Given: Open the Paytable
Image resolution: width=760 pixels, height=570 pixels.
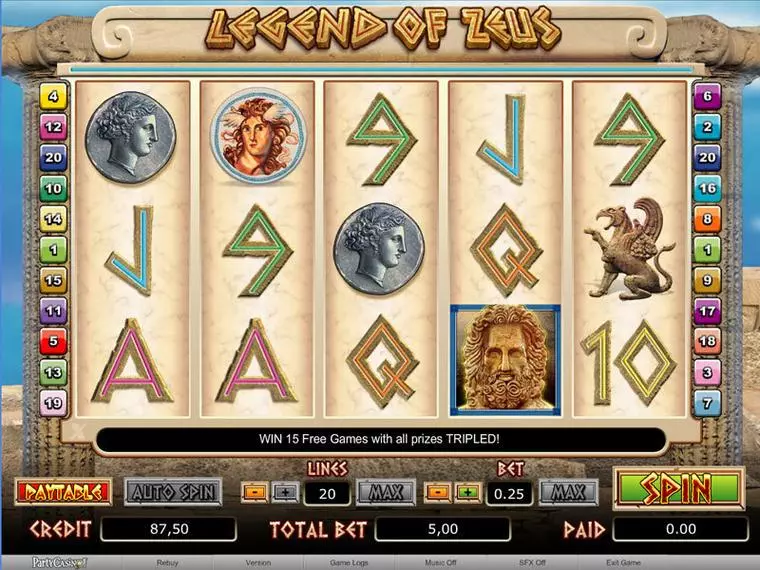Looking at the screenshot, I should click(62, 492).
